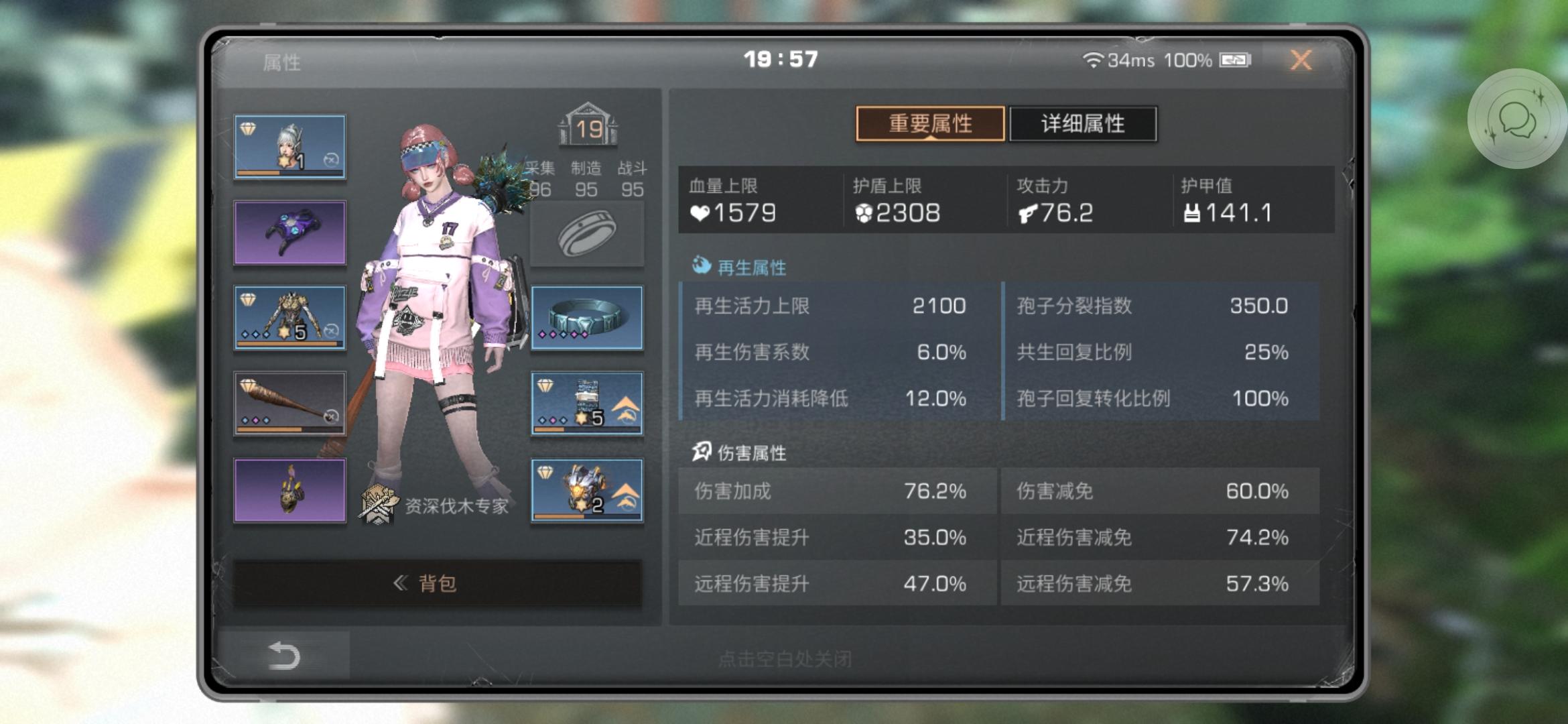The width and height of the screenshot is (1568, 724).
Task: Open the golden mask equipment slot
Action: click(289, 489)
